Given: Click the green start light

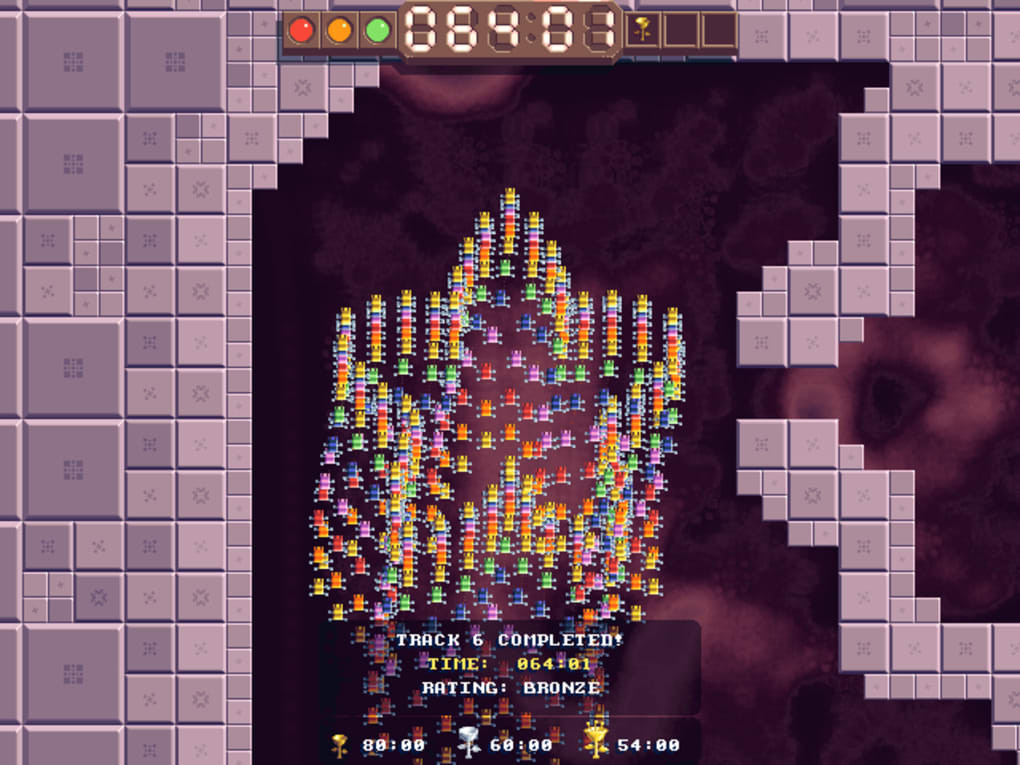Looking at the screenshot, I should (377, 30).
